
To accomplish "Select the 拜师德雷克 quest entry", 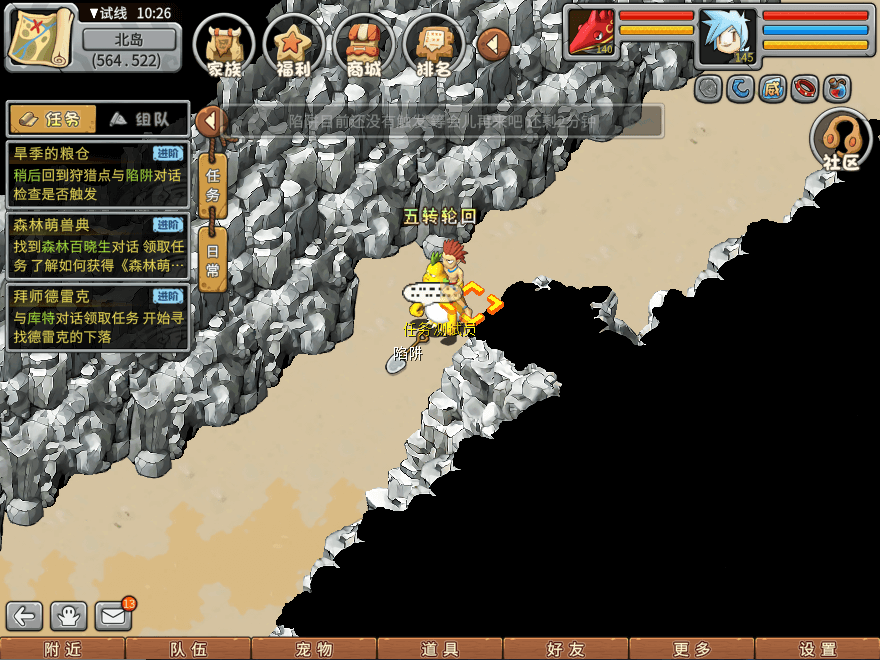I will coord(97,317).
